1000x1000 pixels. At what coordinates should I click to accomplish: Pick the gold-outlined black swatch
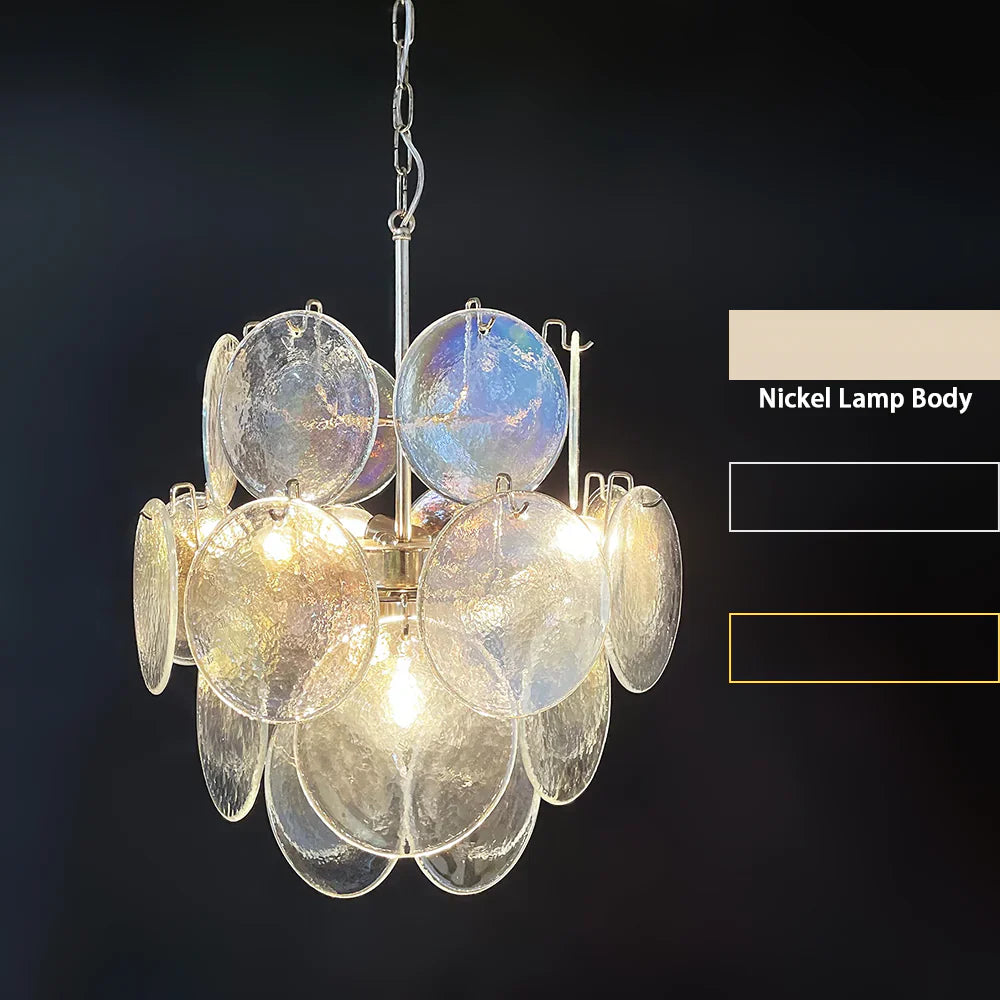coord(864,648)
